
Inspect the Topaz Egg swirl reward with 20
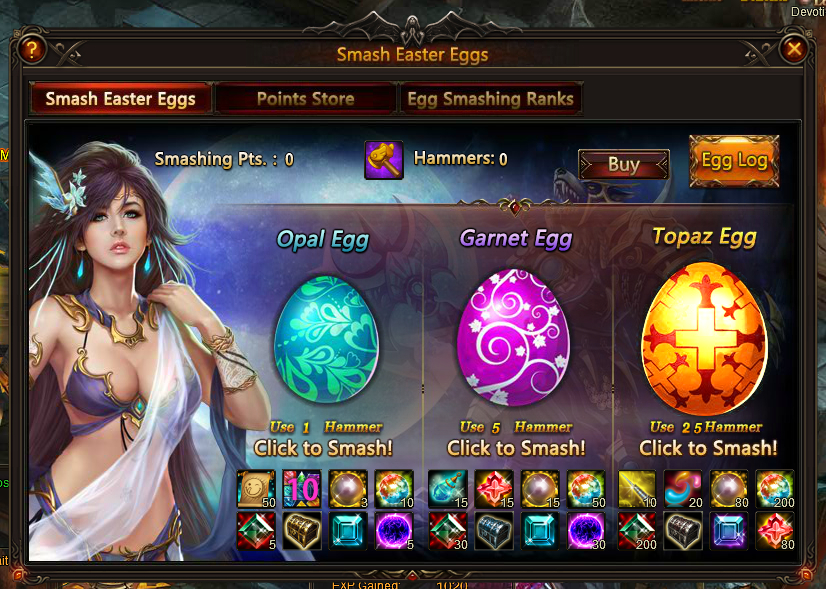click(683, 489)
